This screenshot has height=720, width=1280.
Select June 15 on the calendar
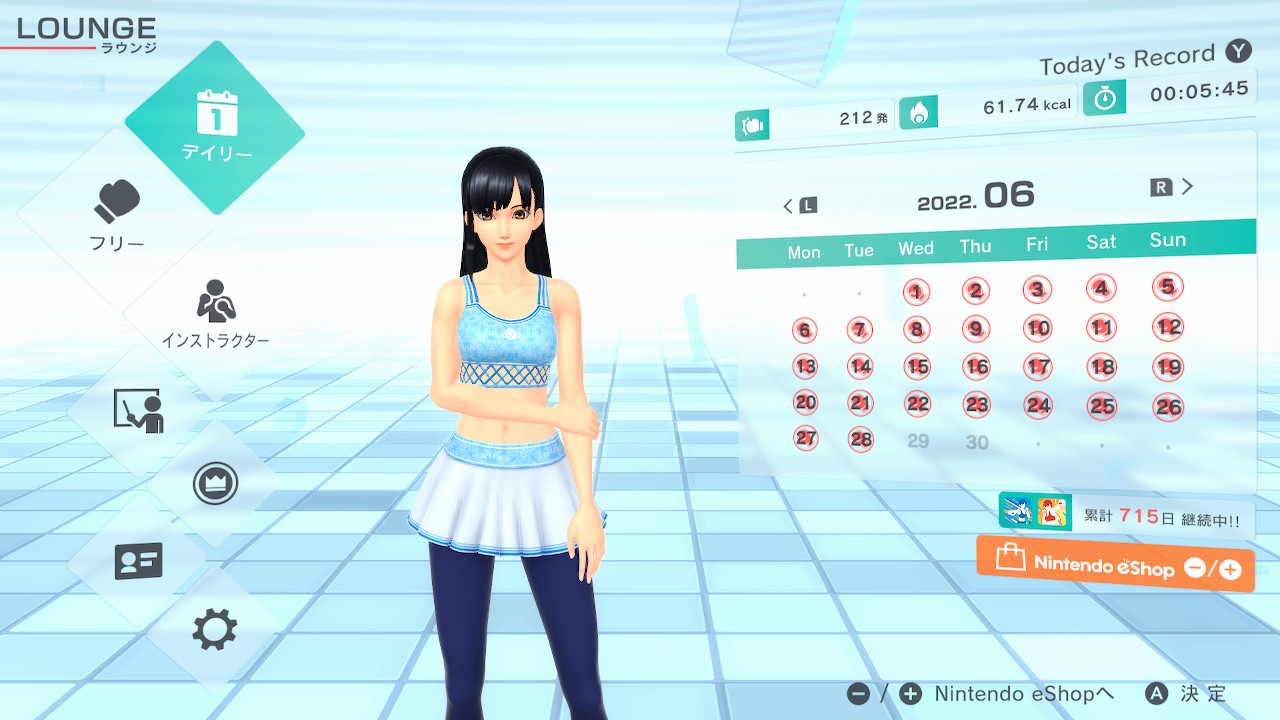[917, 366]
